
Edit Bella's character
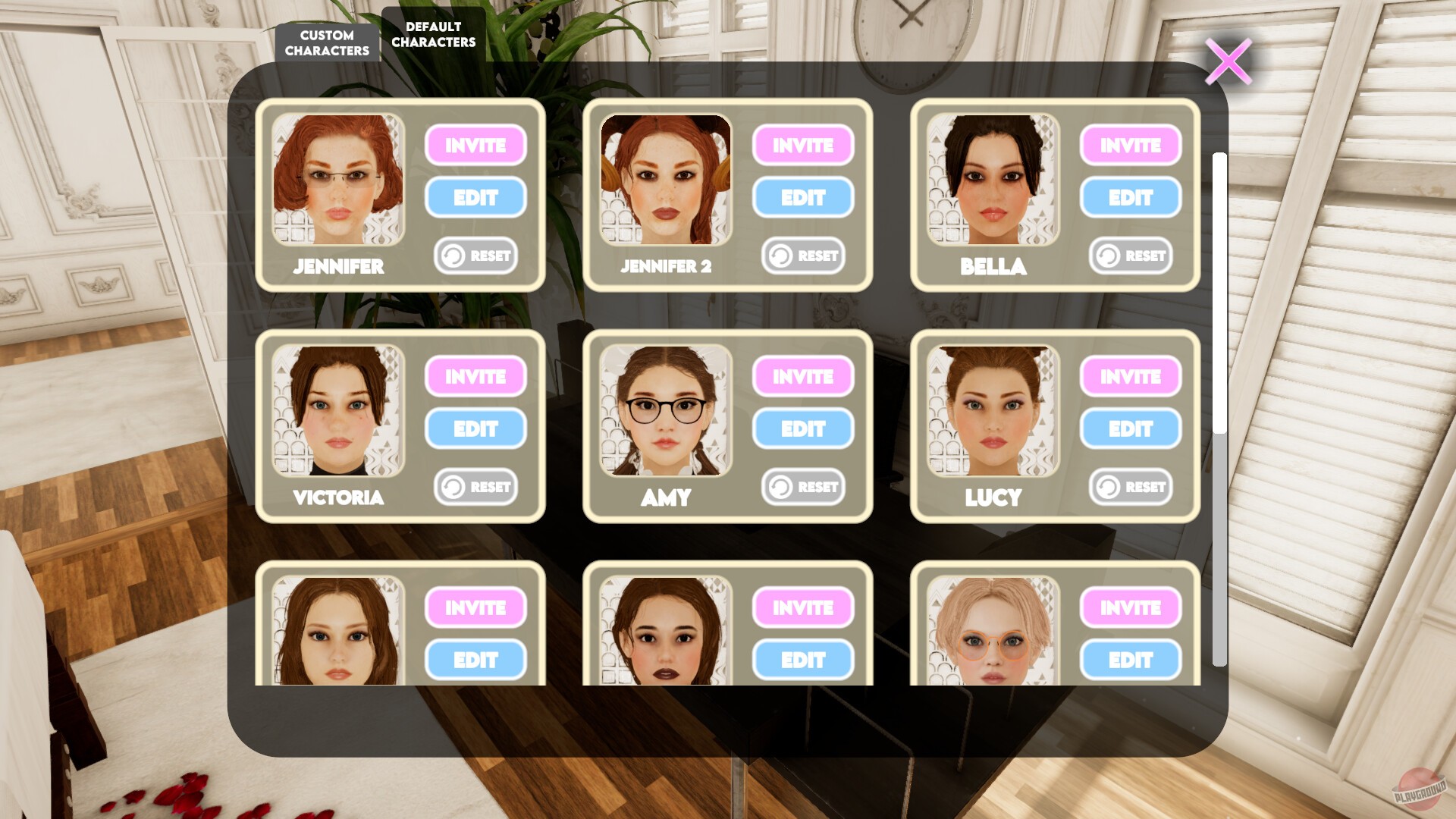(1130, 197)
